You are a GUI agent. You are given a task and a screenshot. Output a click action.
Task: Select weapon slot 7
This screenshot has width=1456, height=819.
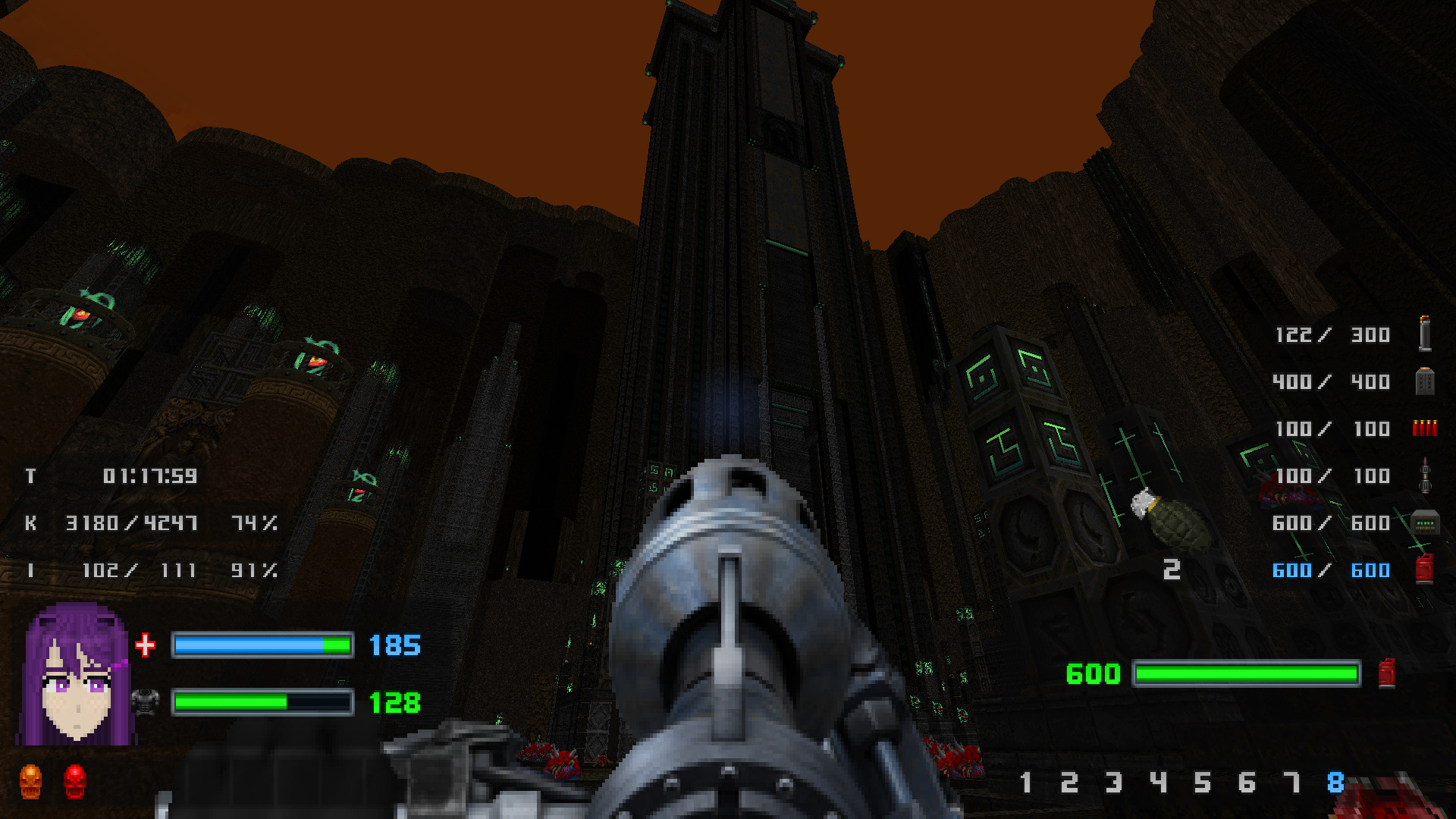[1291, 782]
